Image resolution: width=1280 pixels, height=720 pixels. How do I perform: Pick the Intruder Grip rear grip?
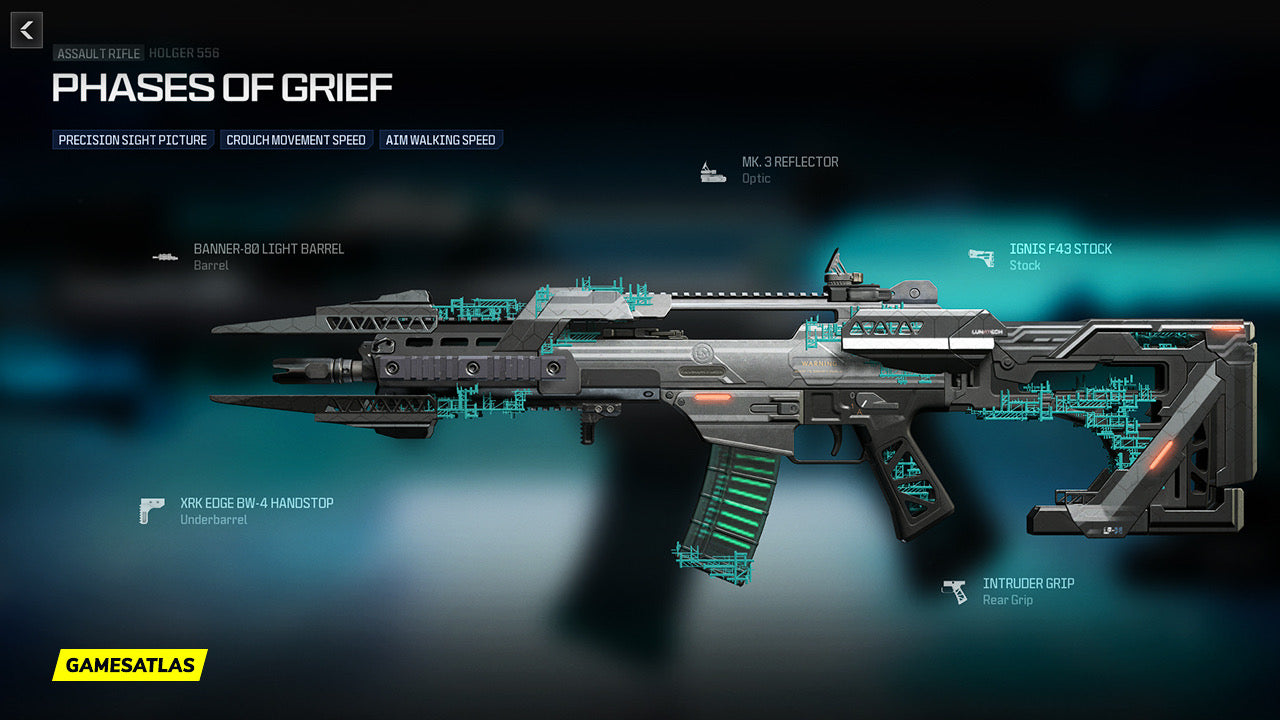click(1028, 584)
